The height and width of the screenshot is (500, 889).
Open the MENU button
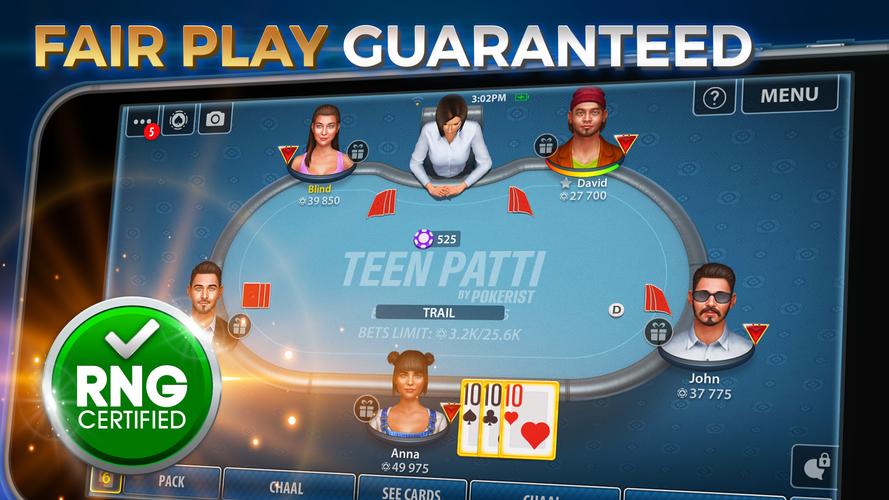point(790,95)
